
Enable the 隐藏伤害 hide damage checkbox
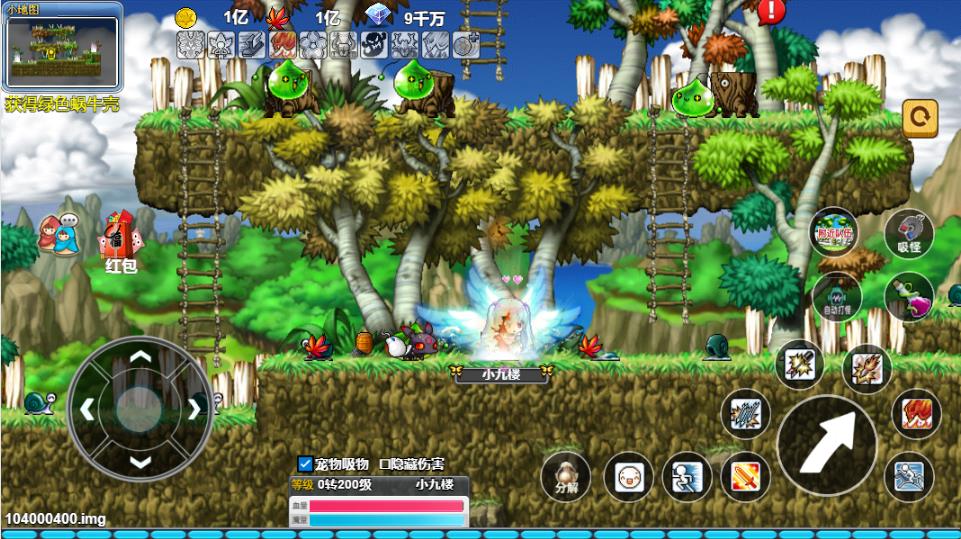coord(384,464)
